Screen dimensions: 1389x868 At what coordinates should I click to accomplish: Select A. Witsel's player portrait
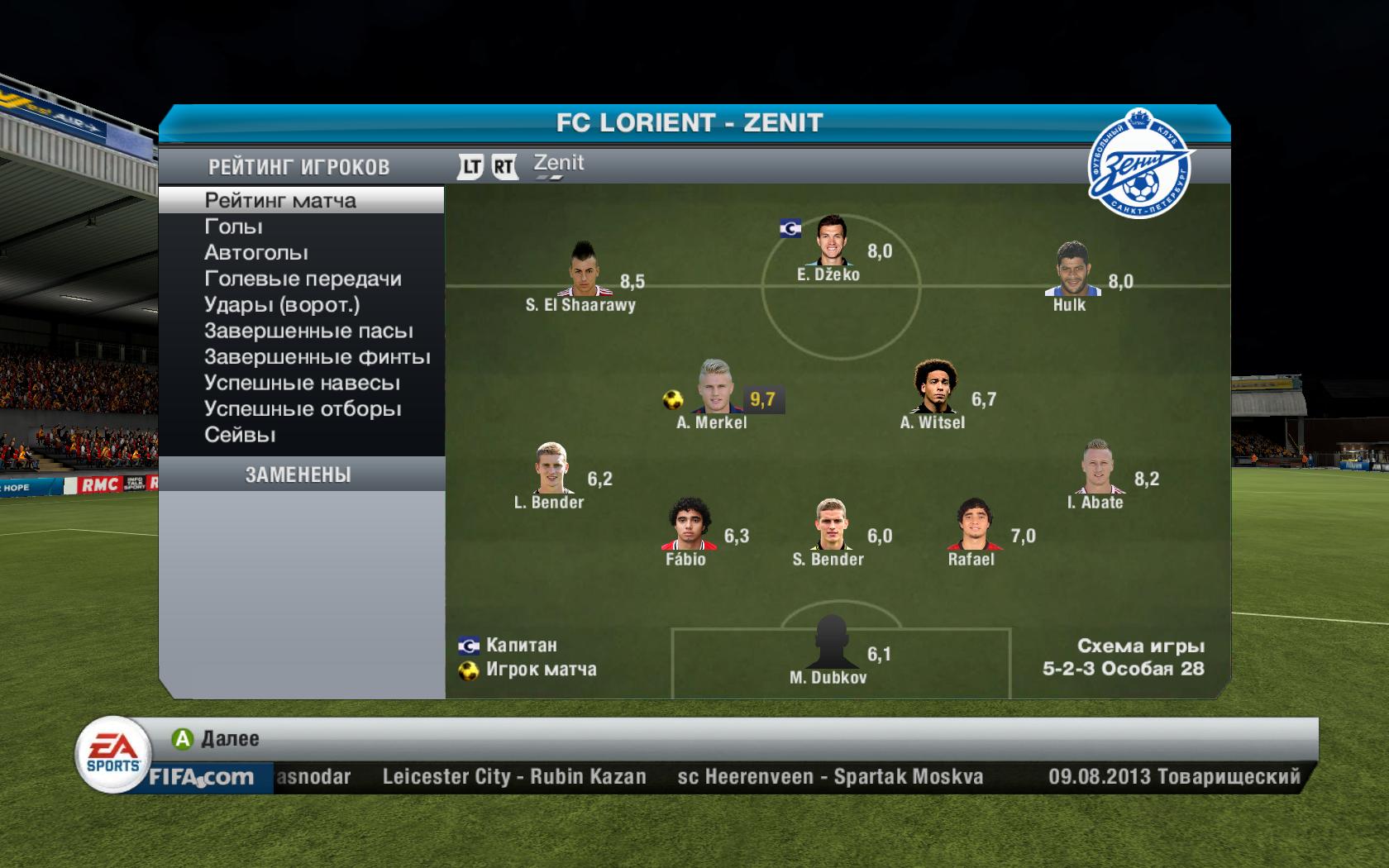point(934,387)
